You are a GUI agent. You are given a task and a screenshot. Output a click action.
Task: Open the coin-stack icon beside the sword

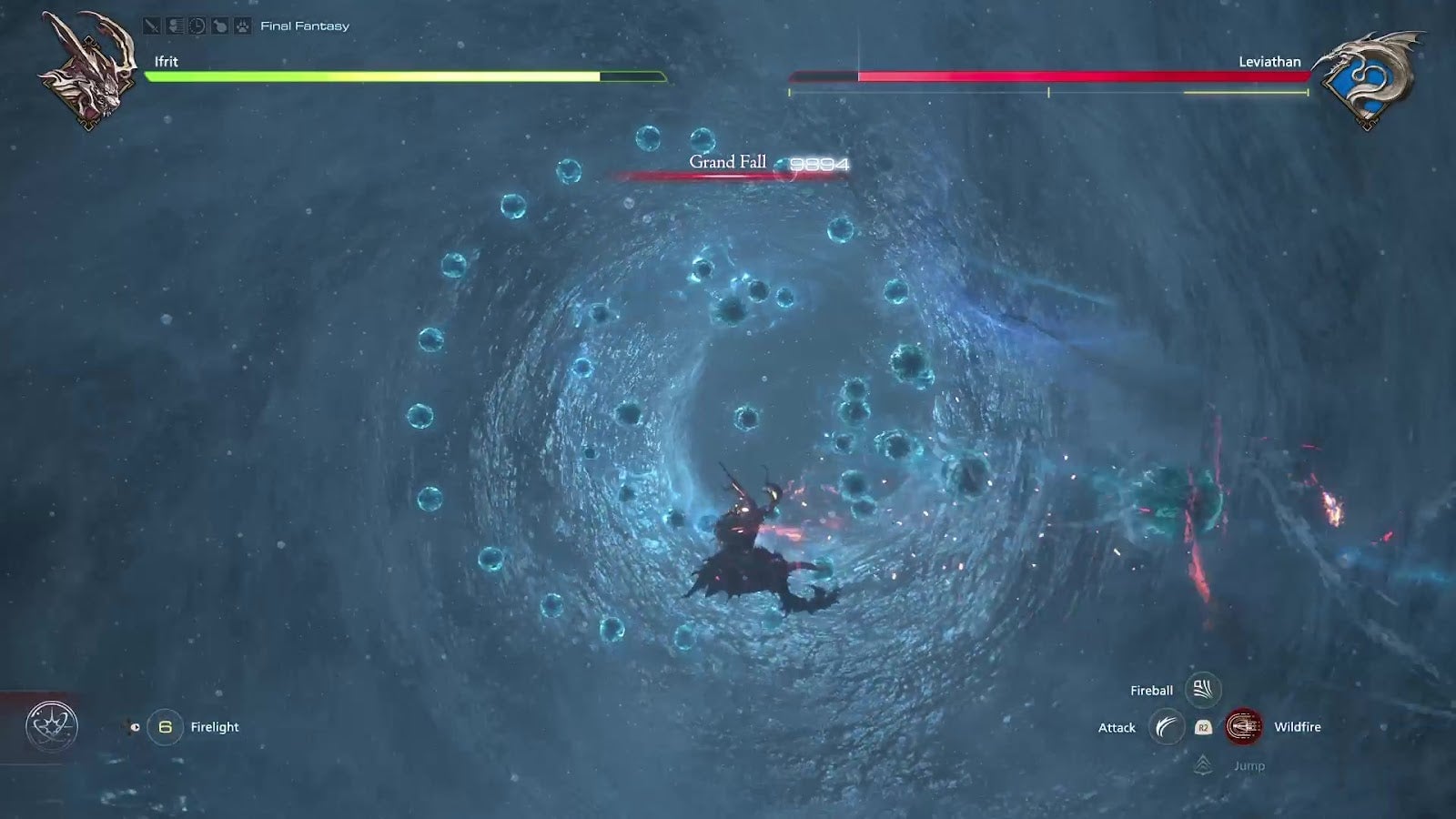175,25
